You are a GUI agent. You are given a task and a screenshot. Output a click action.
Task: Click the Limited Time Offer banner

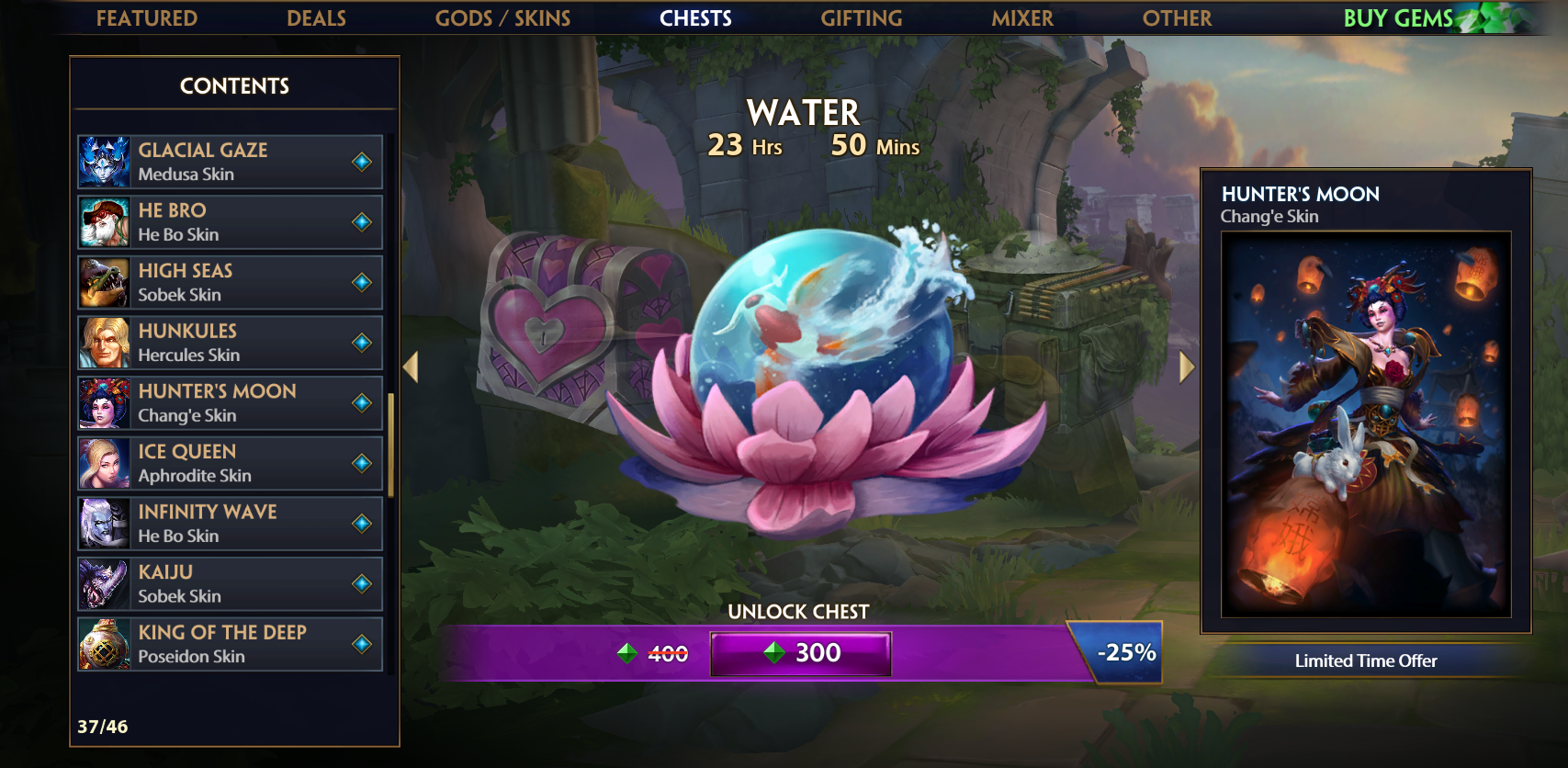[1366, 661]
